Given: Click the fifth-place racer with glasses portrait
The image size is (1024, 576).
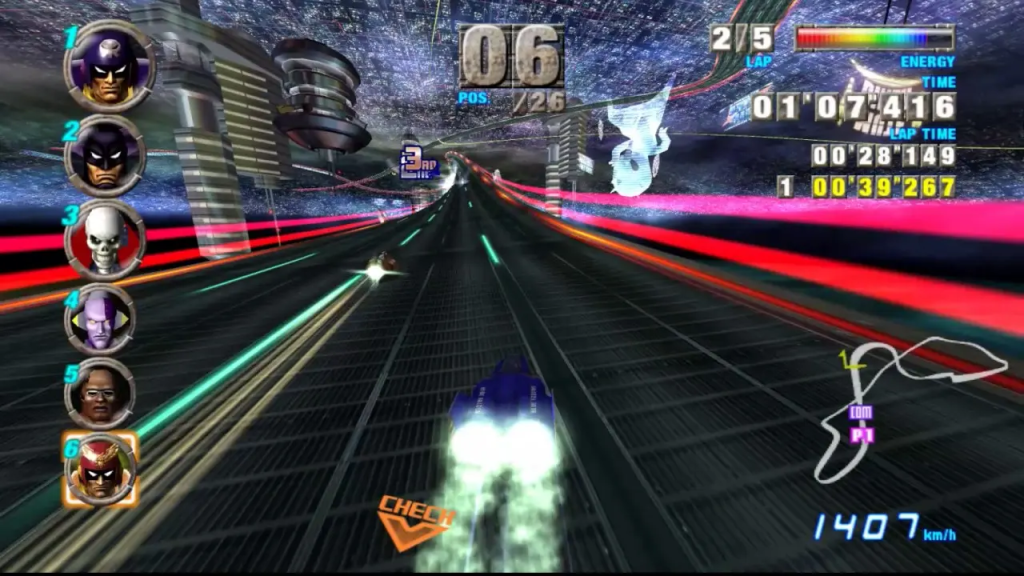Looking at the screenshot, I should coord(100,393).
